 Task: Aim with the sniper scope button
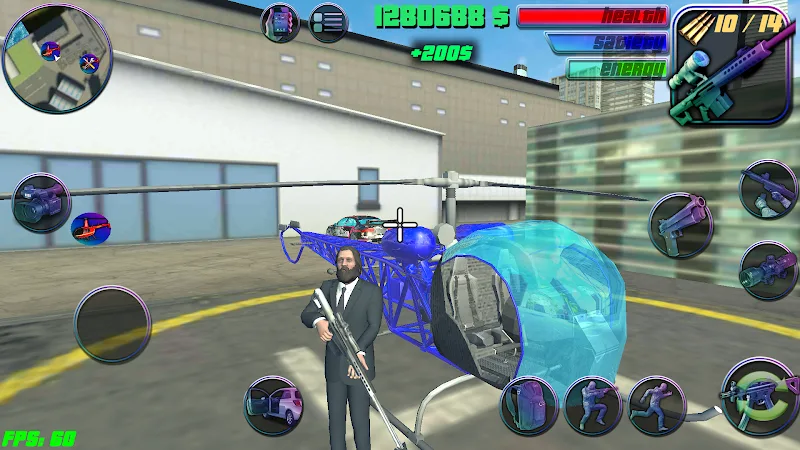point(768,270)
